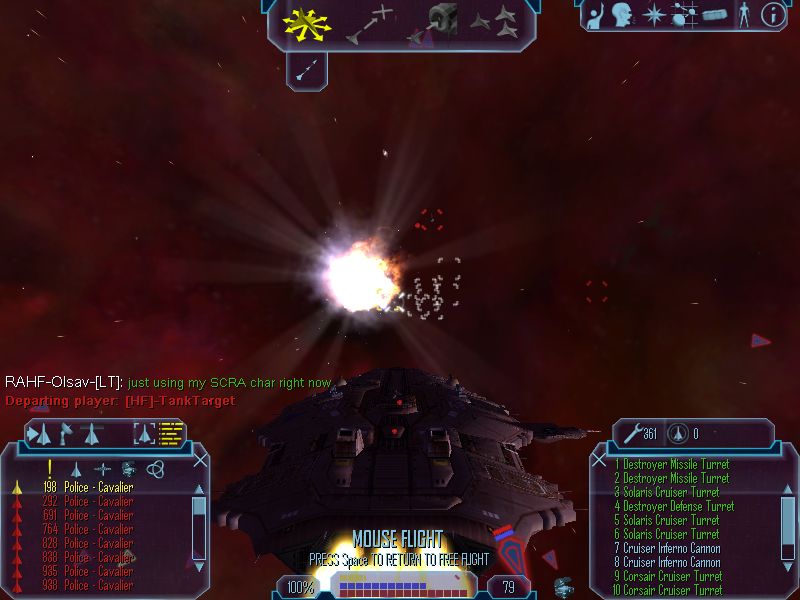Open the Information 'i' panel
Image resolution: width=800 pixels, height=600 pixels.
click(772, 15)
